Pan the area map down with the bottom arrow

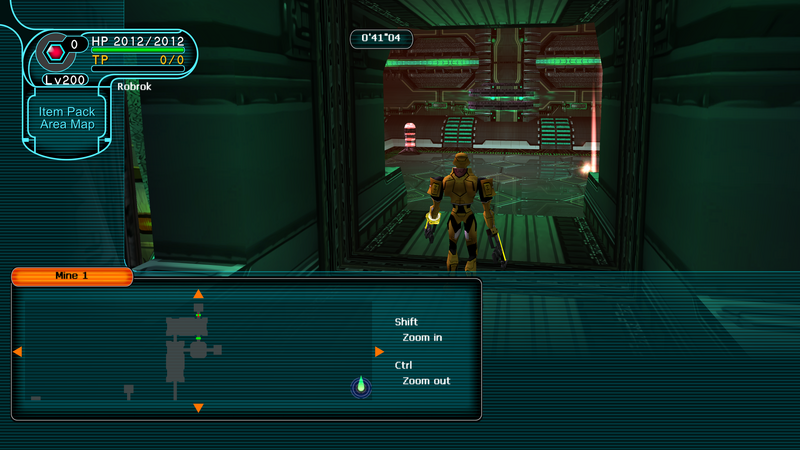(x=198, y=408)
